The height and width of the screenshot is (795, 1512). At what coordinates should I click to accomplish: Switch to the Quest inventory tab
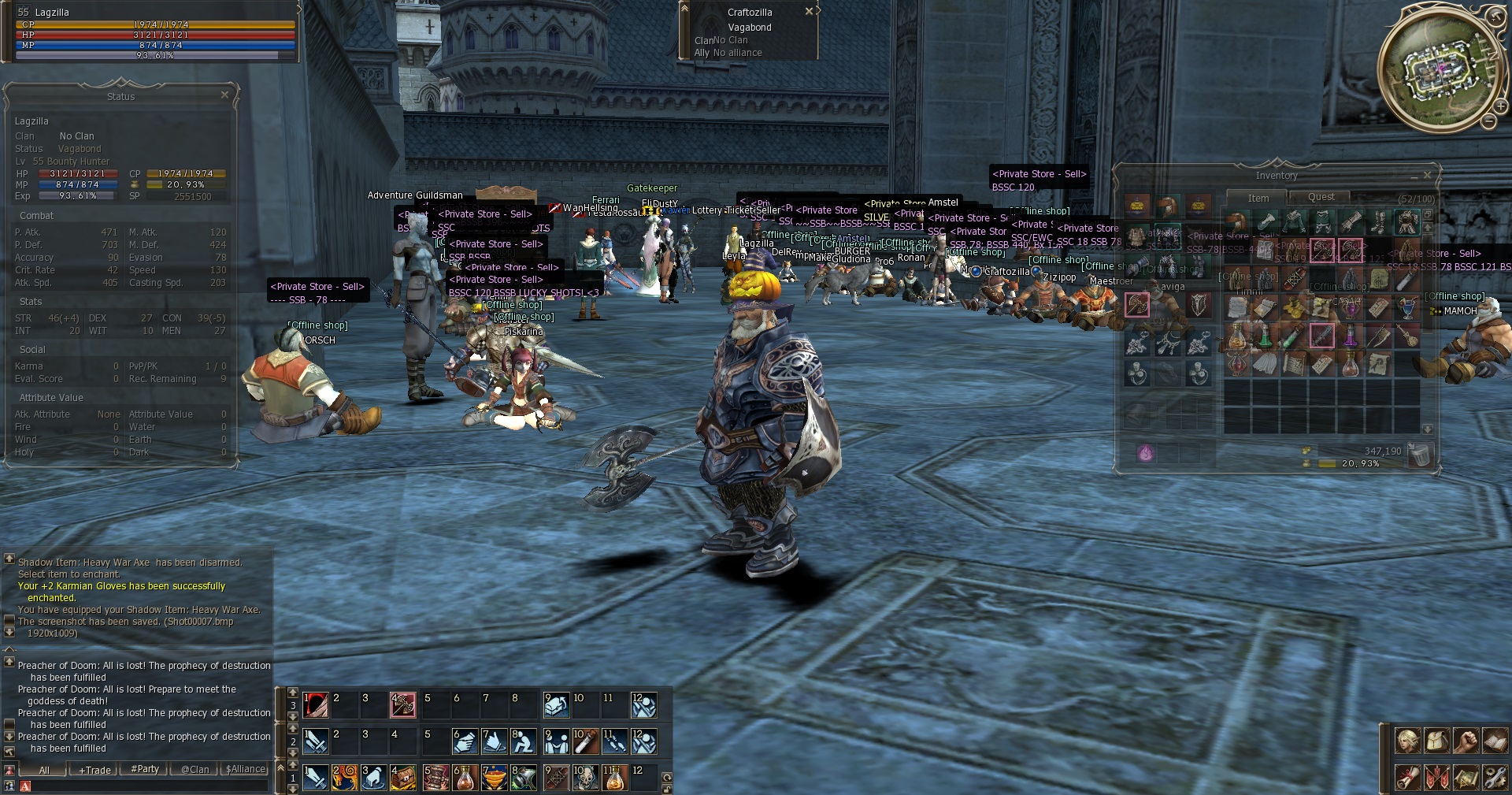[1321, 197]
